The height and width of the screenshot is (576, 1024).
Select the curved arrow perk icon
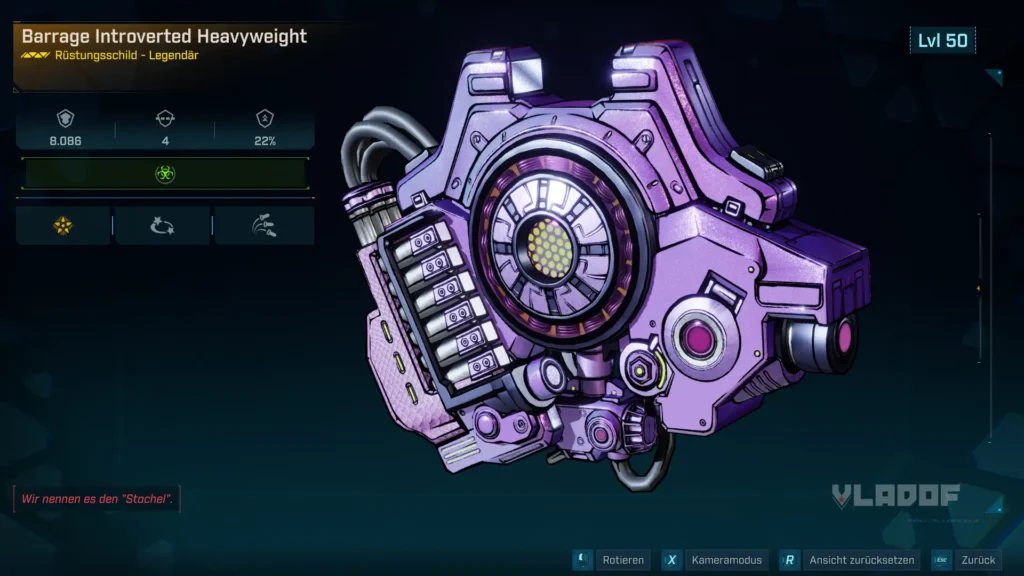click(x=163, y=226)
